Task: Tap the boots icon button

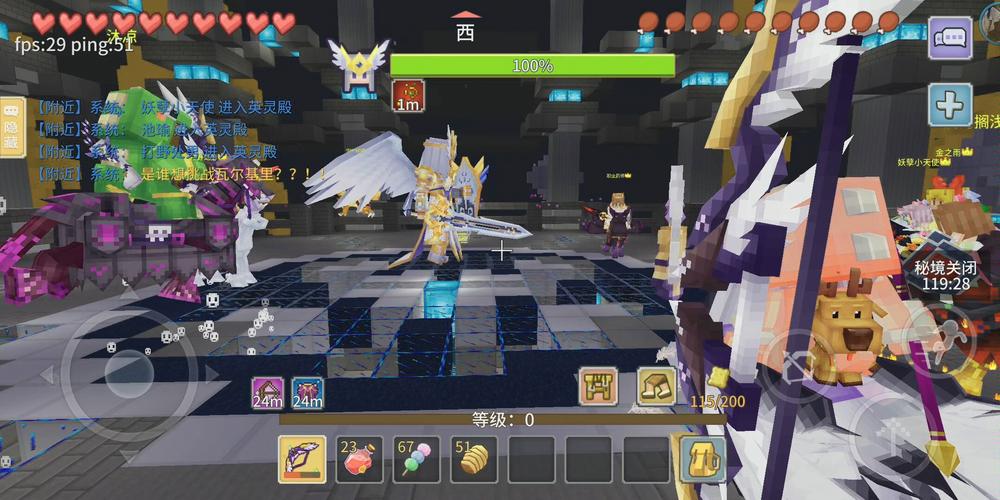Action: point(656,386)
